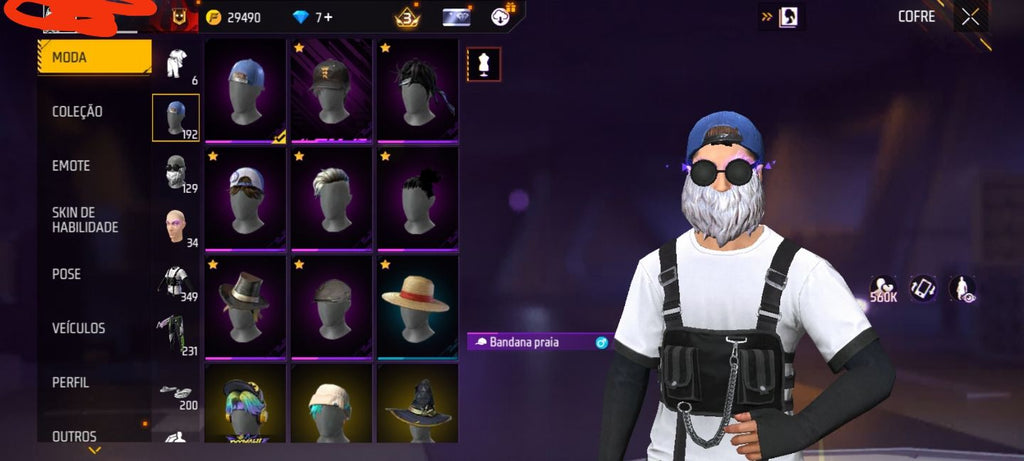The width and height of the screenshot is (1024, 461).
Task: Choose the black cap with orange logo
Action: pyautogui.click(x=330, y=90)
